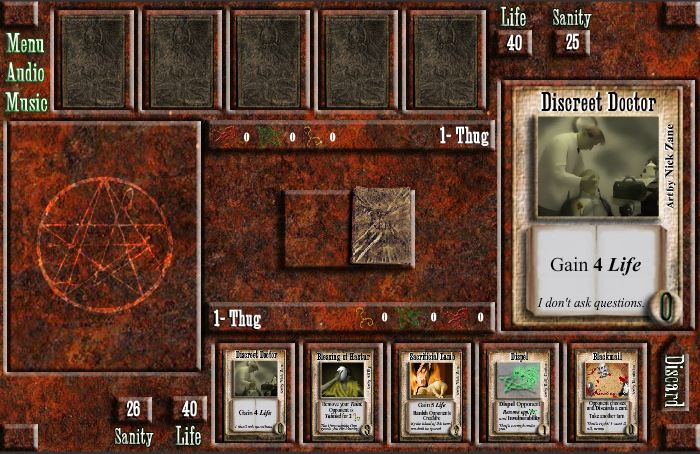This screenshot has height=454, width=700.
Task: Click the enlarged Discreet Doctor card preview
Action: (597, 205)
